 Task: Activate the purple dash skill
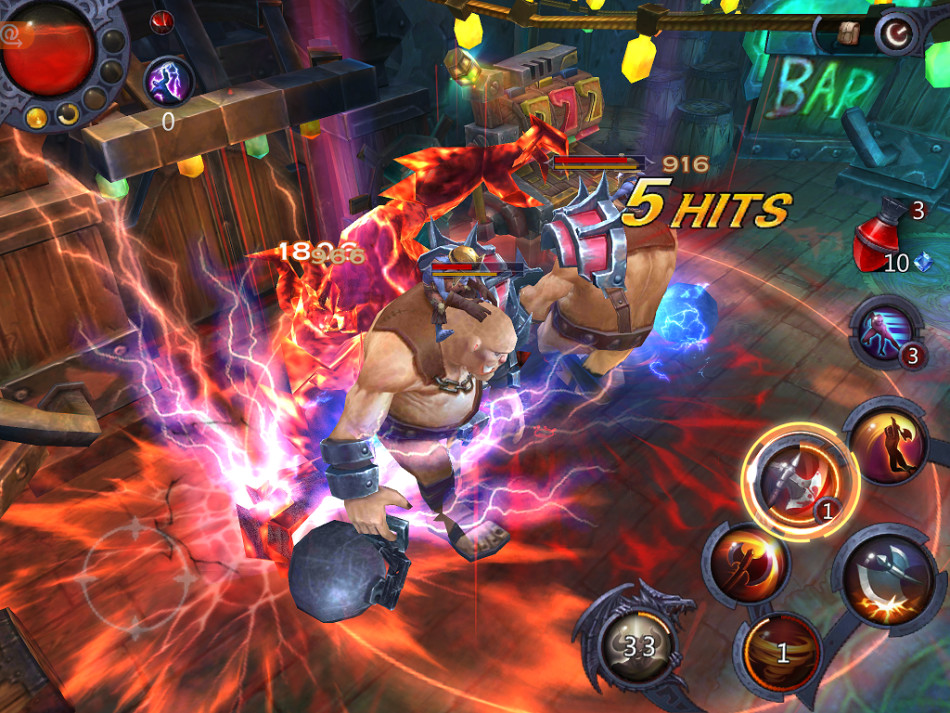tap(883, 330)
